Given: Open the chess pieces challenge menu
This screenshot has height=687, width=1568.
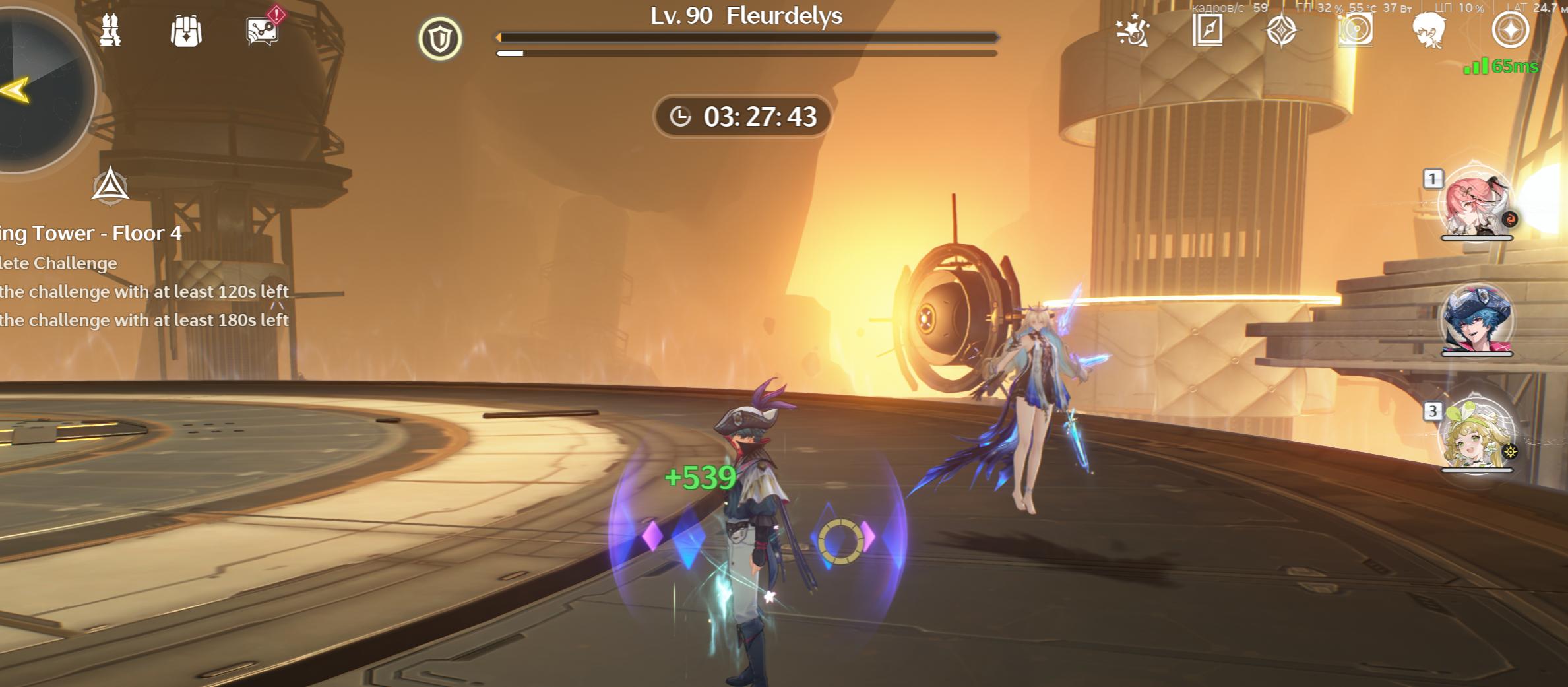Looking at the screenshot, I should pyautogui.click(x=110, y=31).
